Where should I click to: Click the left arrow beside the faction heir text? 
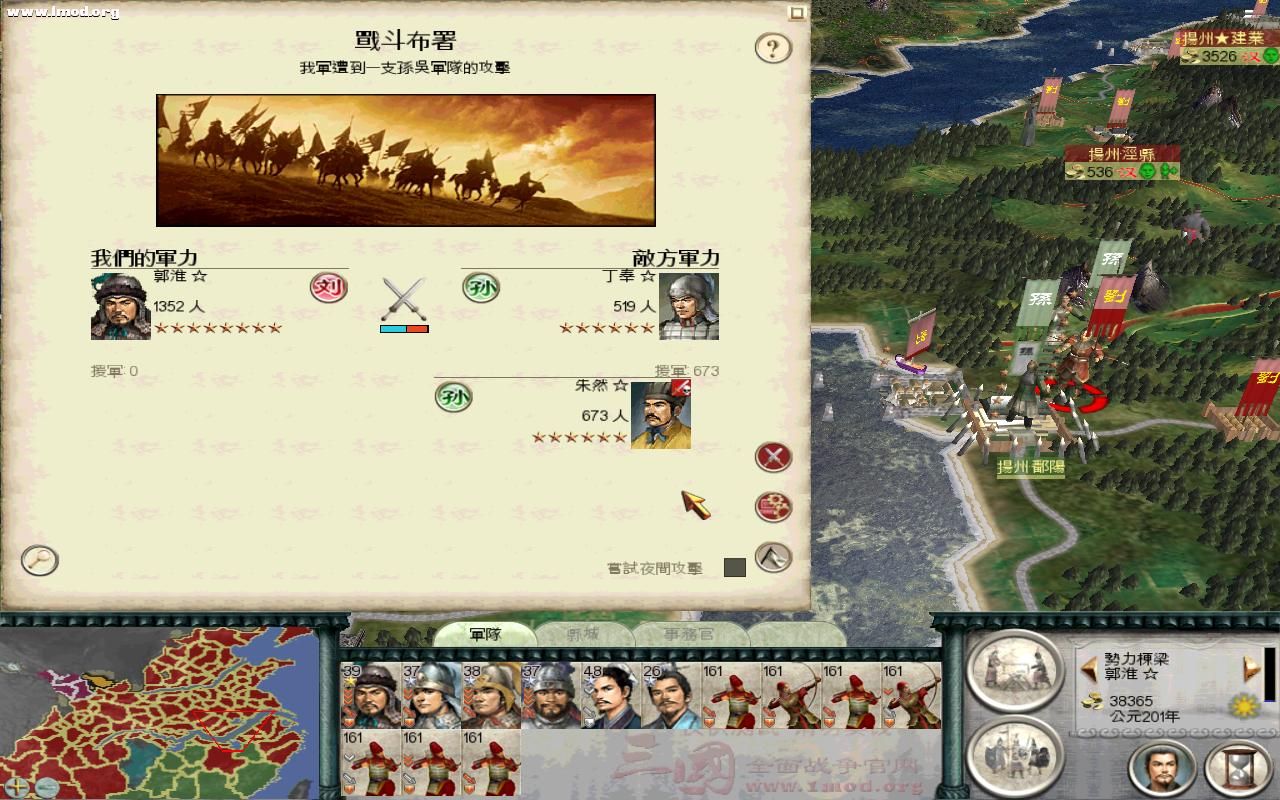point(1089,668)
